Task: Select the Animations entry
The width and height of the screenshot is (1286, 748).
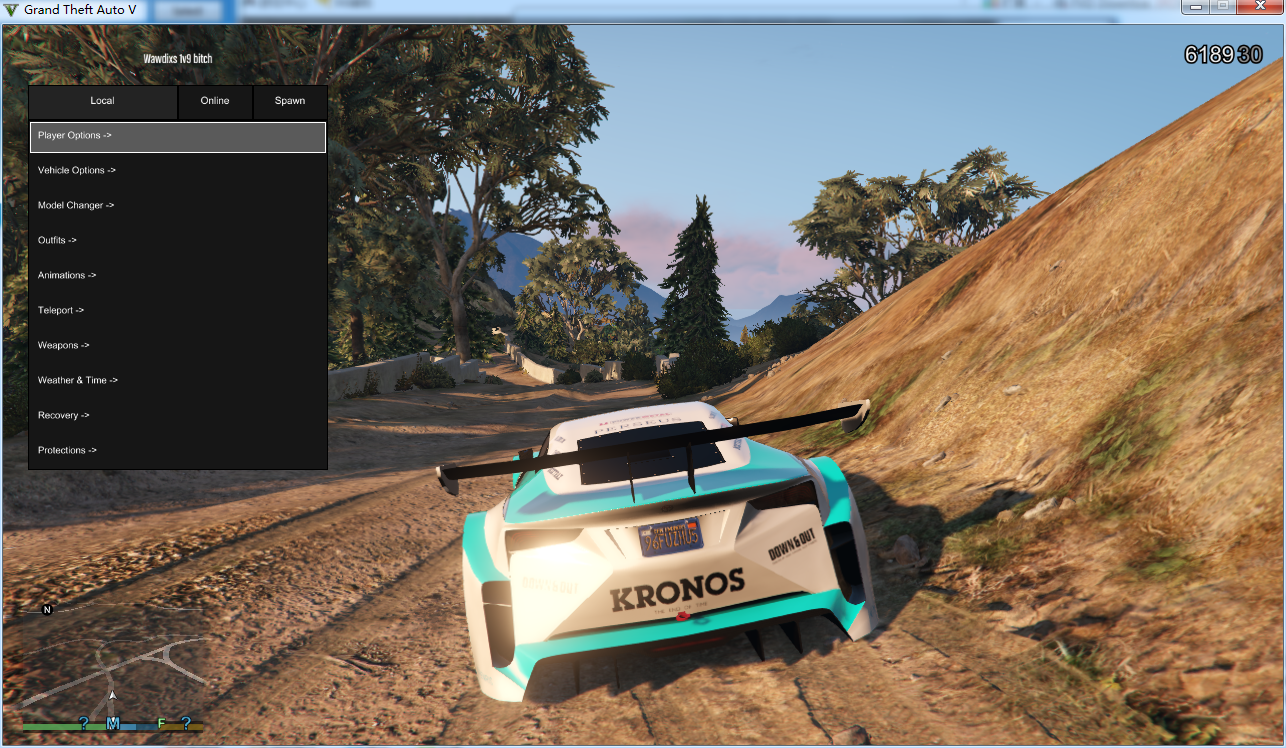Action: 177,276
